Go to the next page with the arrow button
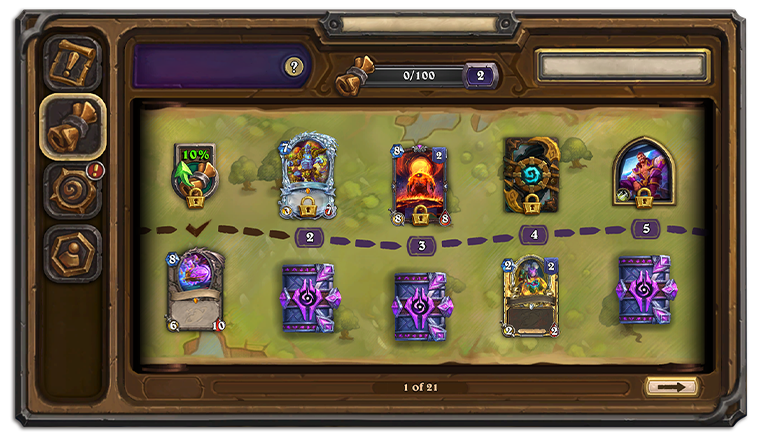760x438 pixels. pos(671,386)
